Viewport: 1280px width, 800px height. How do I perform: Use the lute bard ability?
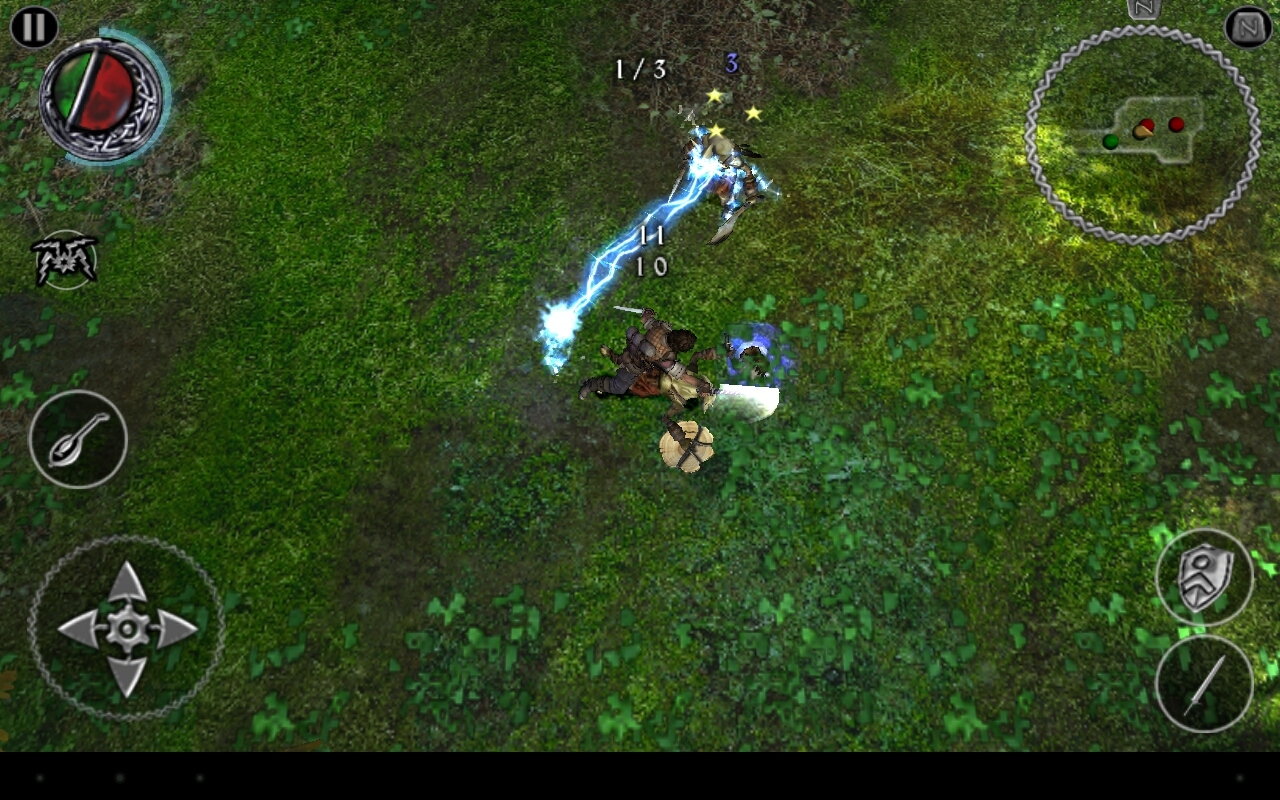[78, 440]
